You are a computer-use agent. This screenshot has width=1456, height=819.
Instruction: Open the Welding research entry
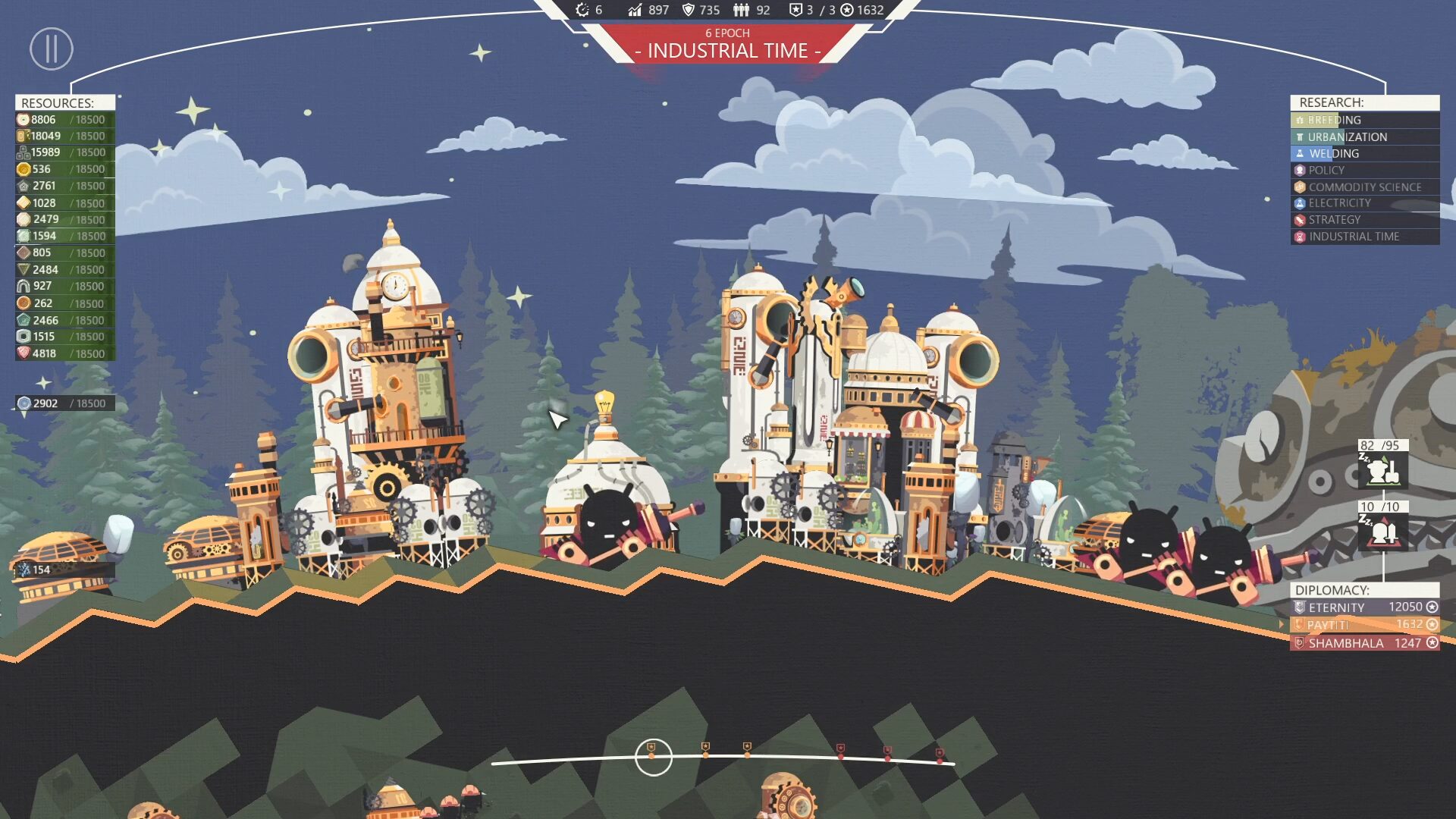pos(1363,153)
